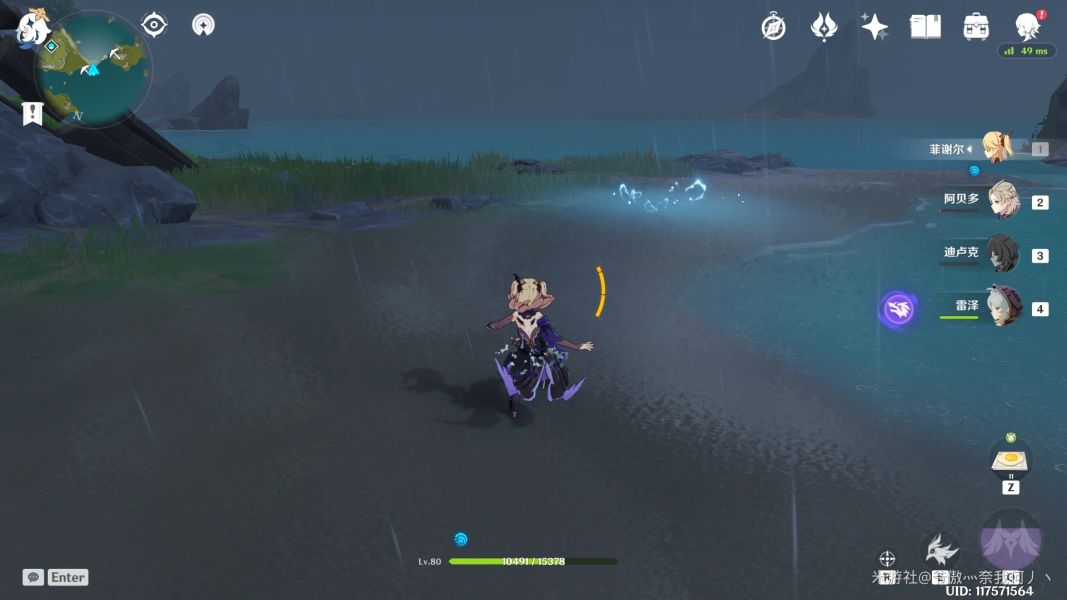Trigger the purple winged elemental burst

(1011, 541)
